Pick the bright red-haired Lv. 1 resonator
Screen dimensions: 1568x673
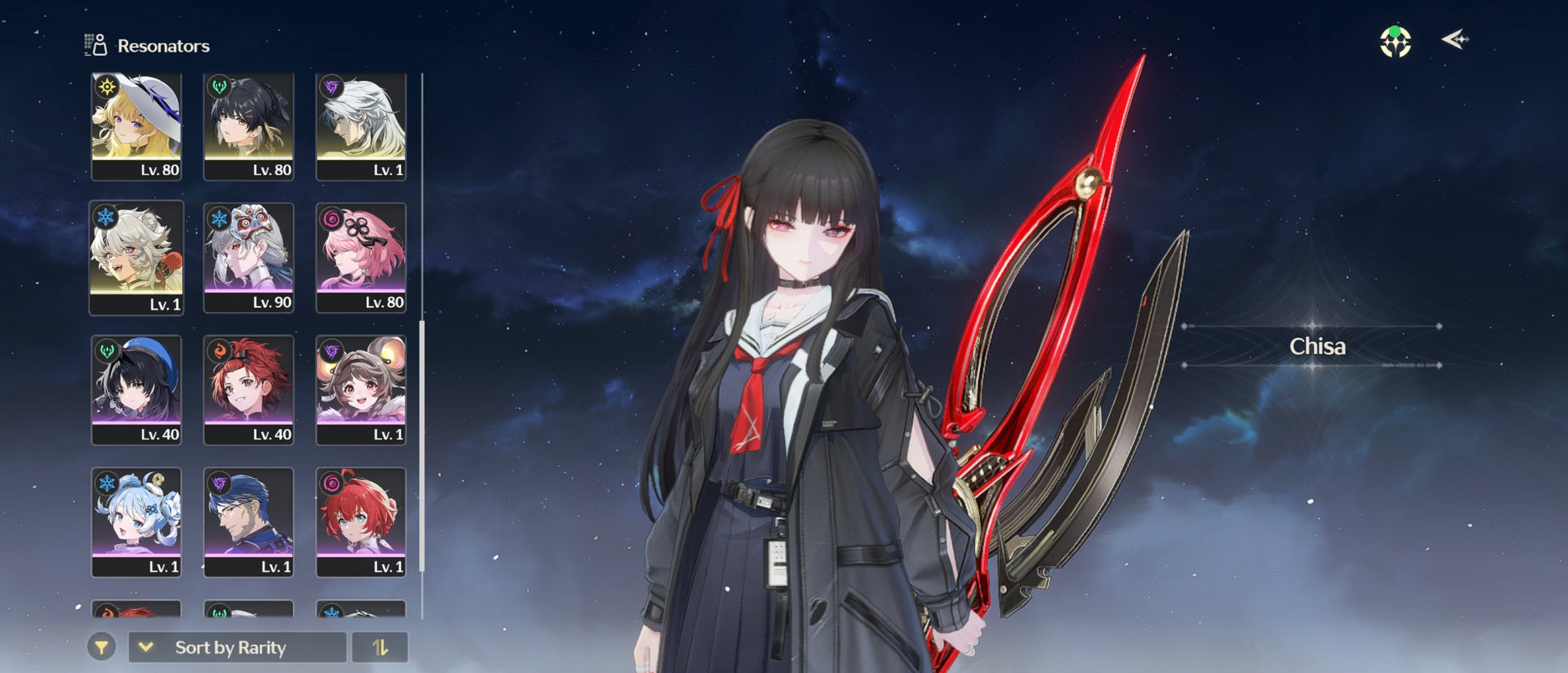click(361, 522)
